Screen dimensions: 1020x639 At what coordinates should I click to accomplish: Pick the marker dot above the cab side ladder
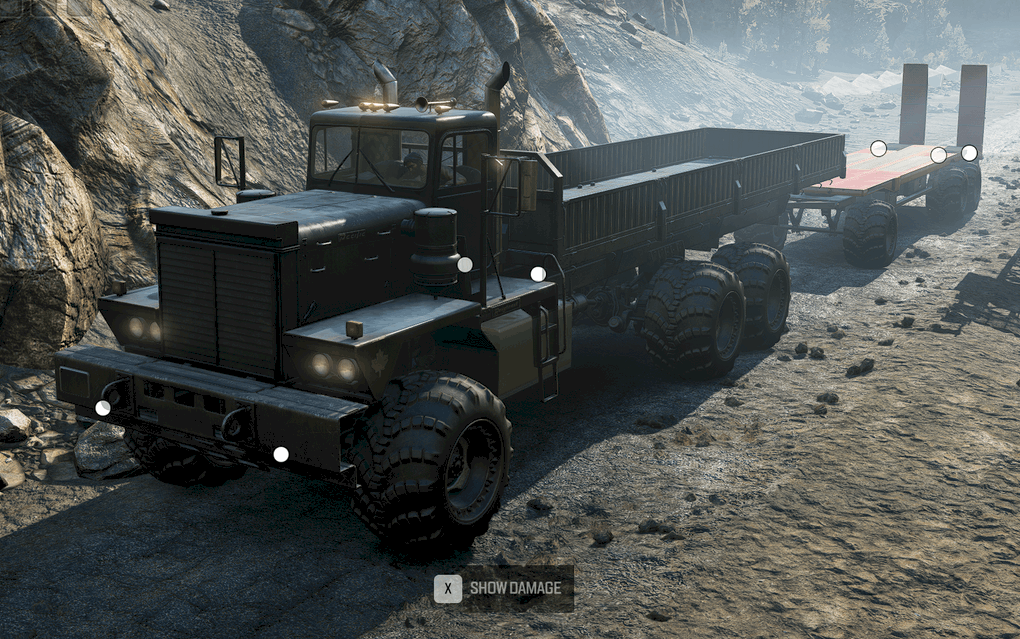538,274
